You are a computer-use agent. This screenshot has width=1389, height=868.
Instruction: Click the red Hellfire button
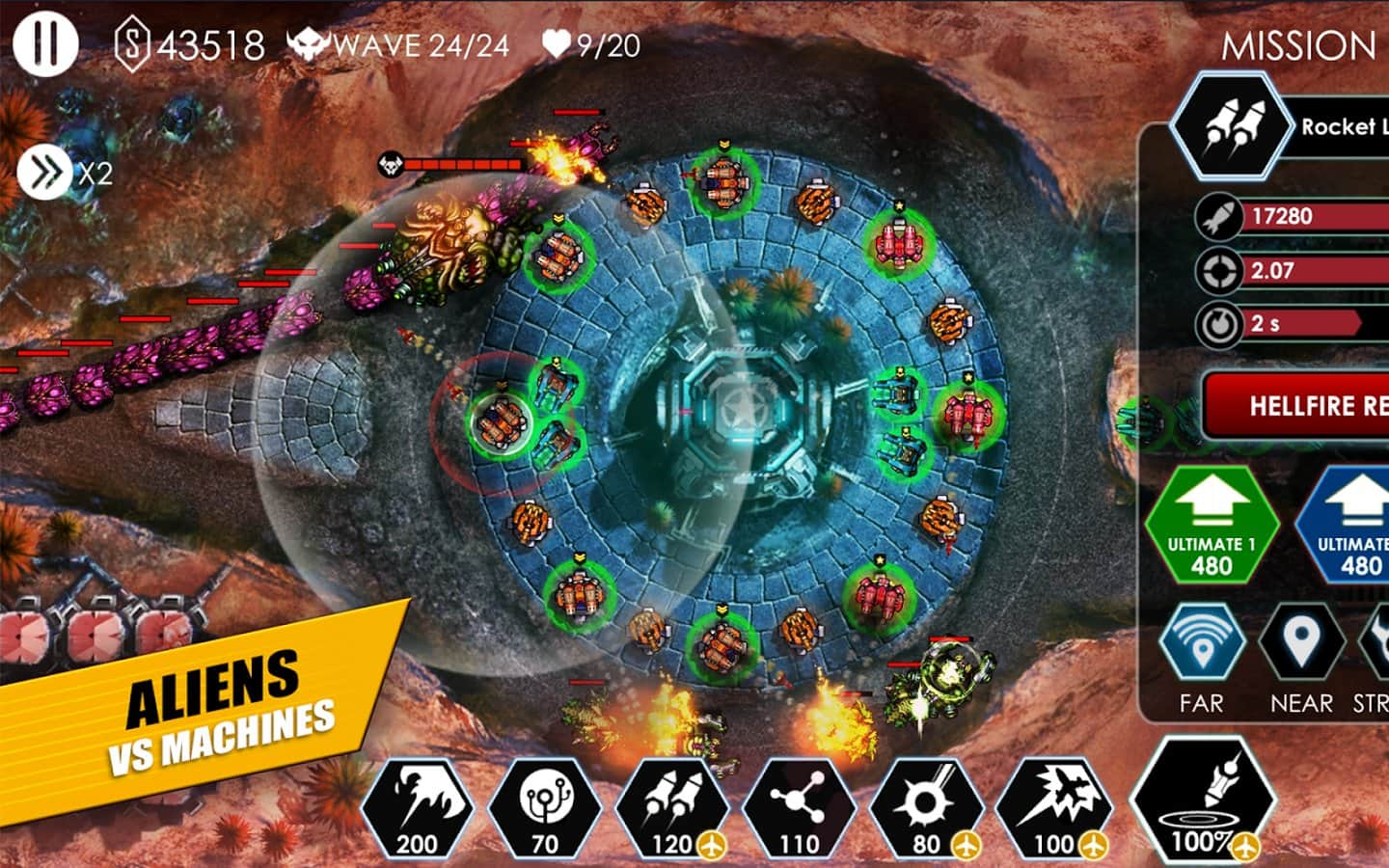[1297, 405]
